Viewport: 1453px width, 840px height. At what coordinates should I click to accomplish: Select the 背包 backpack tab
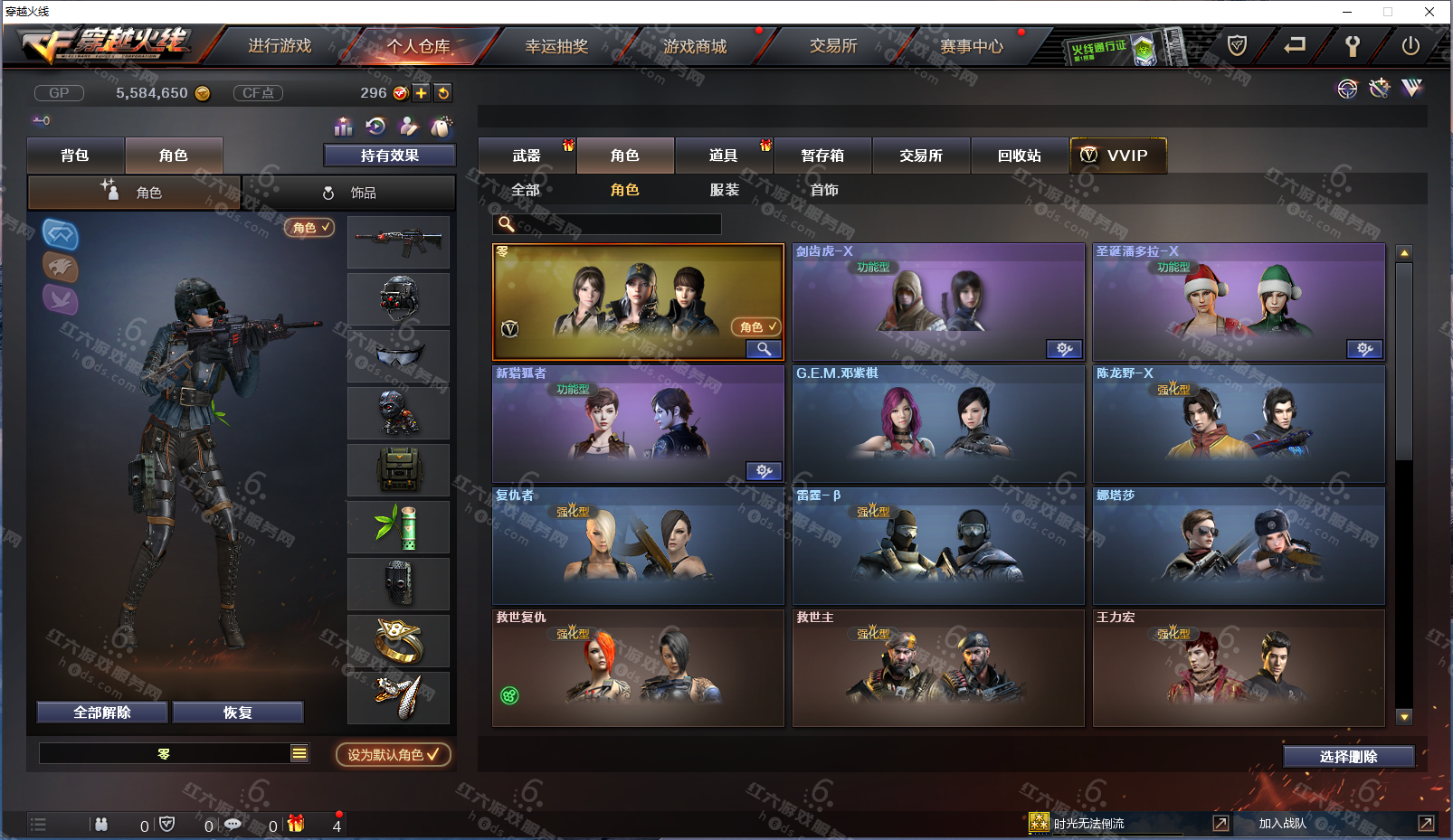[75, 156]
